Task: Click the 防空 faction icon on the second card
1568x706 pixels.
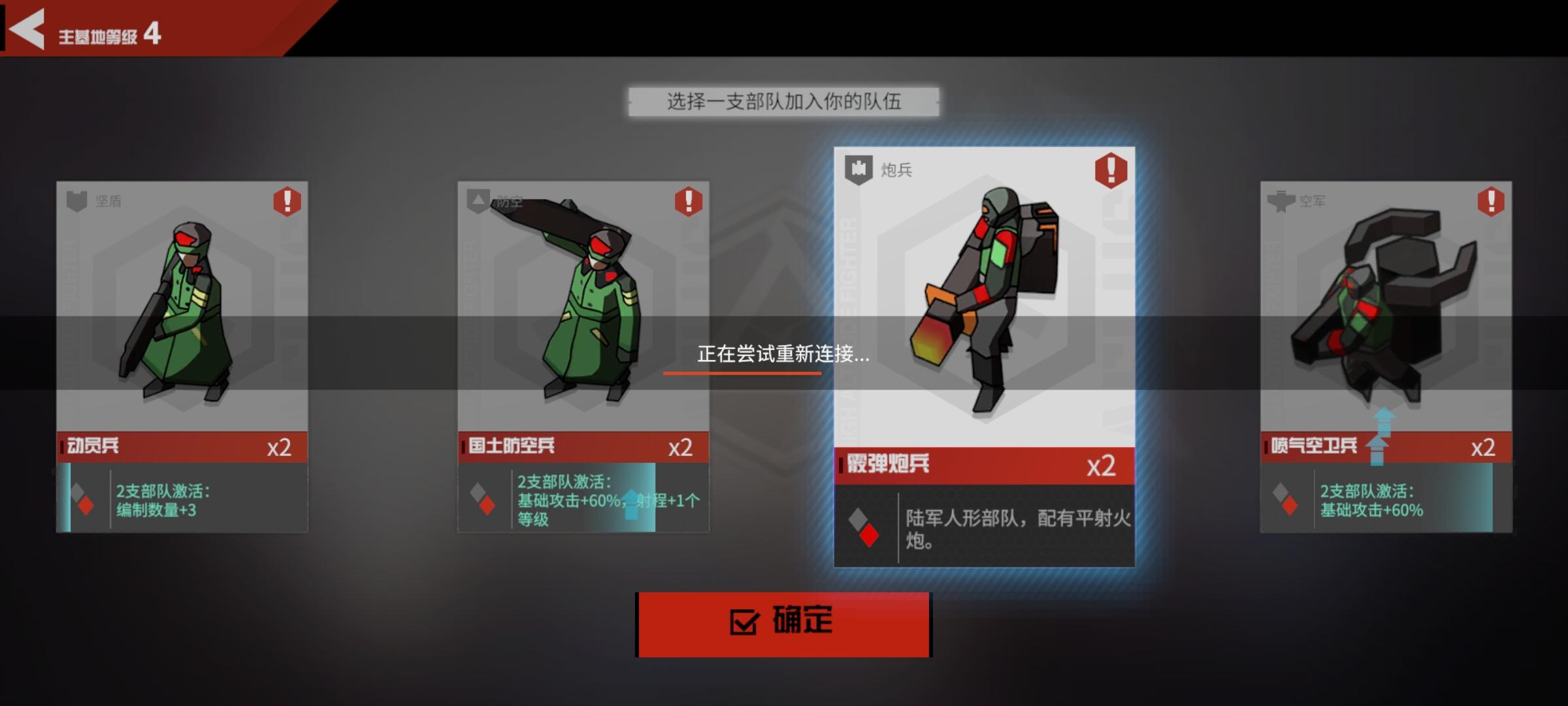Action: (477, 201)
